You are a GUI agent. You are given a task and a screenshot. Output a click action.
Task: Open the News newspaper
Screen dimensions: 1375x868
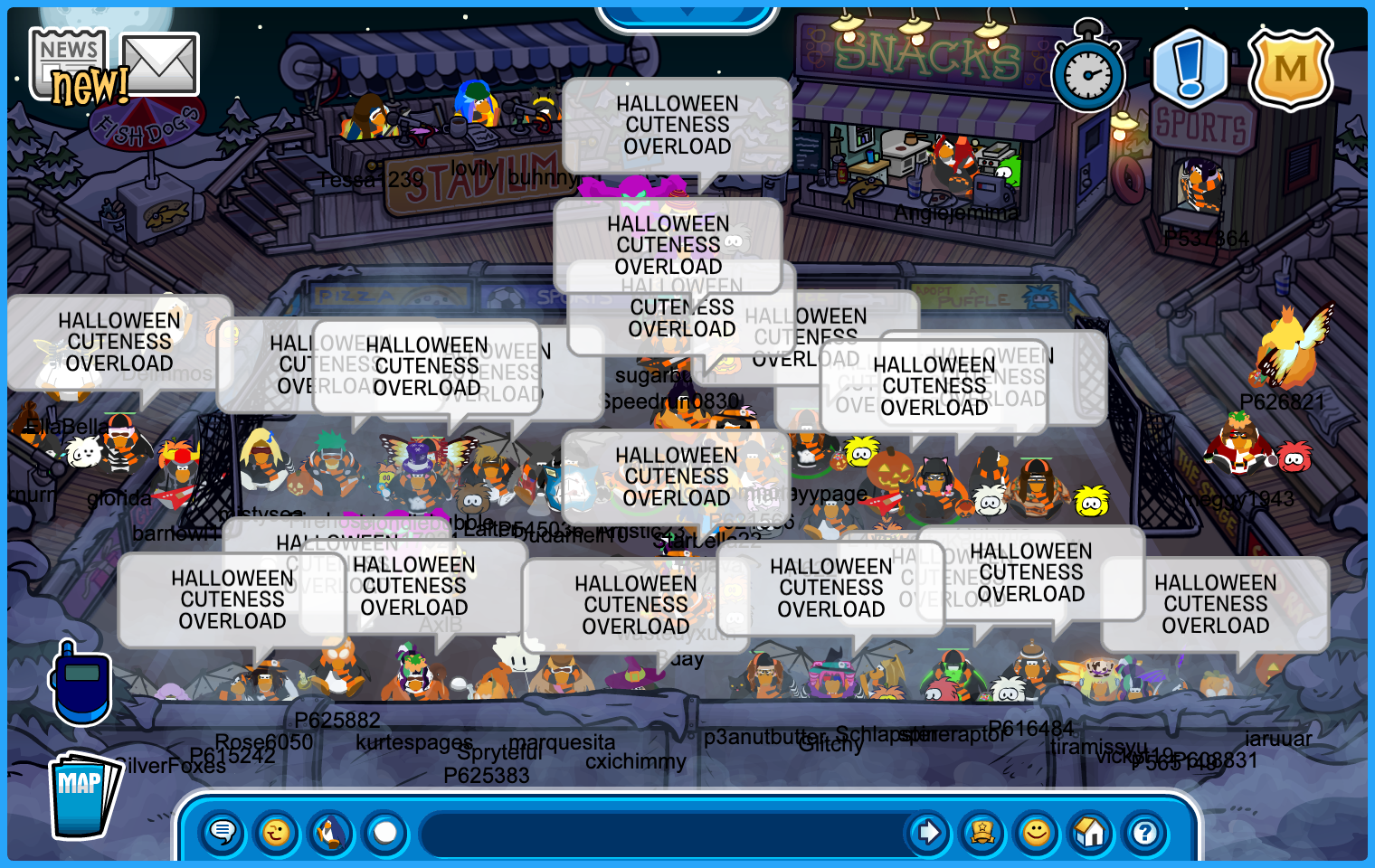tap(68, 61)
